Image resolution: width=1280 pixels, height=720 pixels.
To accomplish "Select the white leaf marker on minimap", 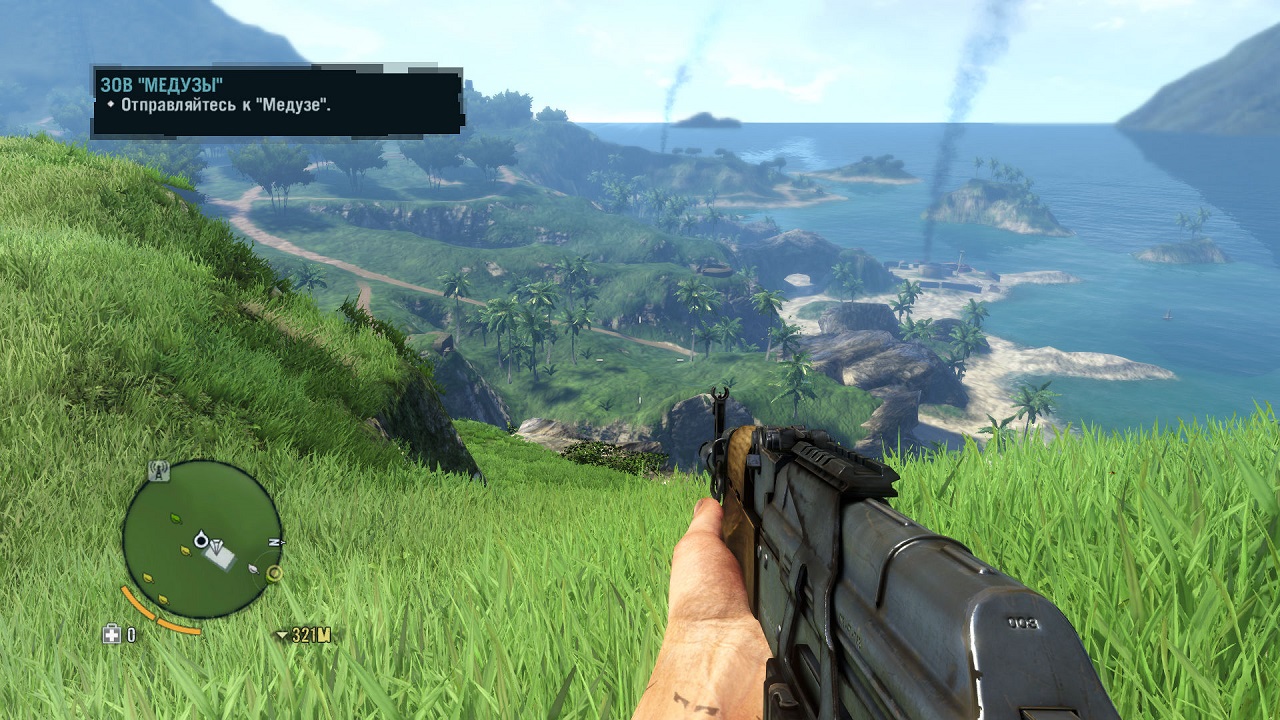I will 255,568.
